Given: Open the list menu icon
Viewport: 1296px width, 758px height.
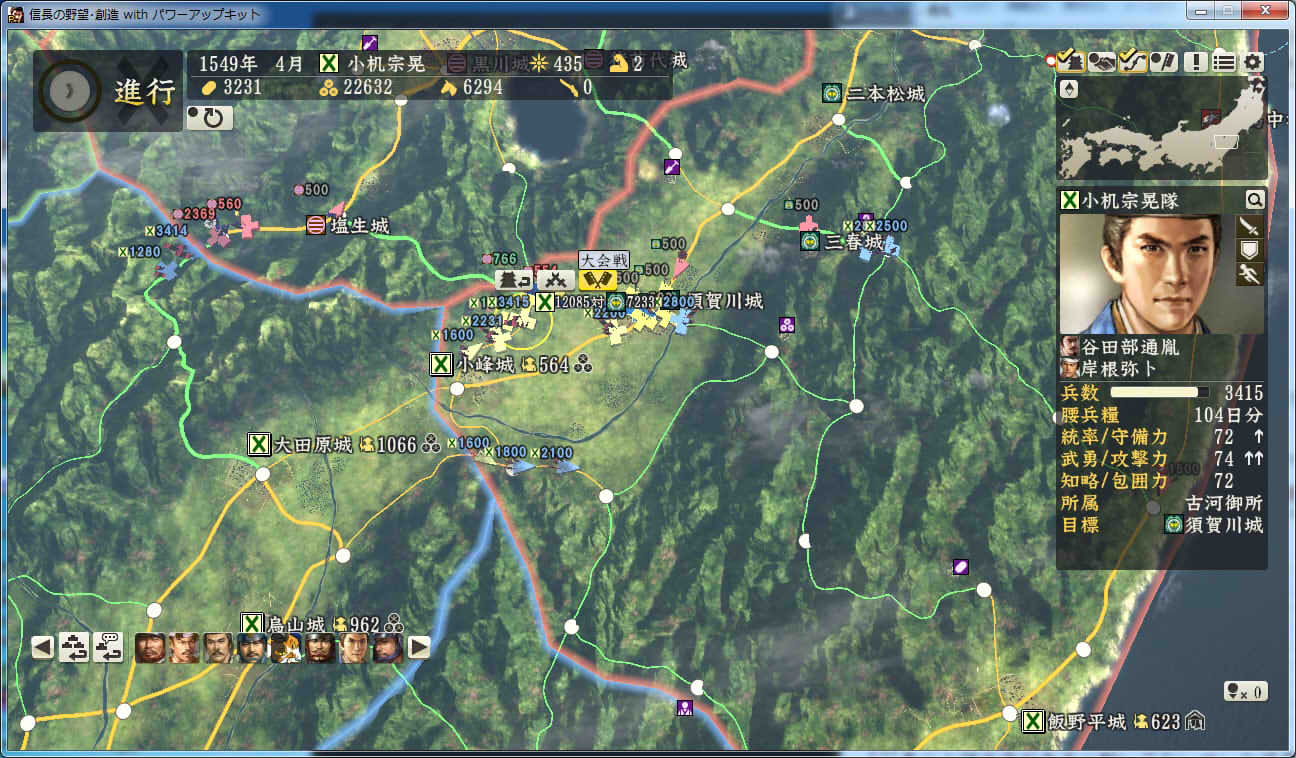Looking at the screenshot, I should pyautogui.click(x=1224, y=61).
